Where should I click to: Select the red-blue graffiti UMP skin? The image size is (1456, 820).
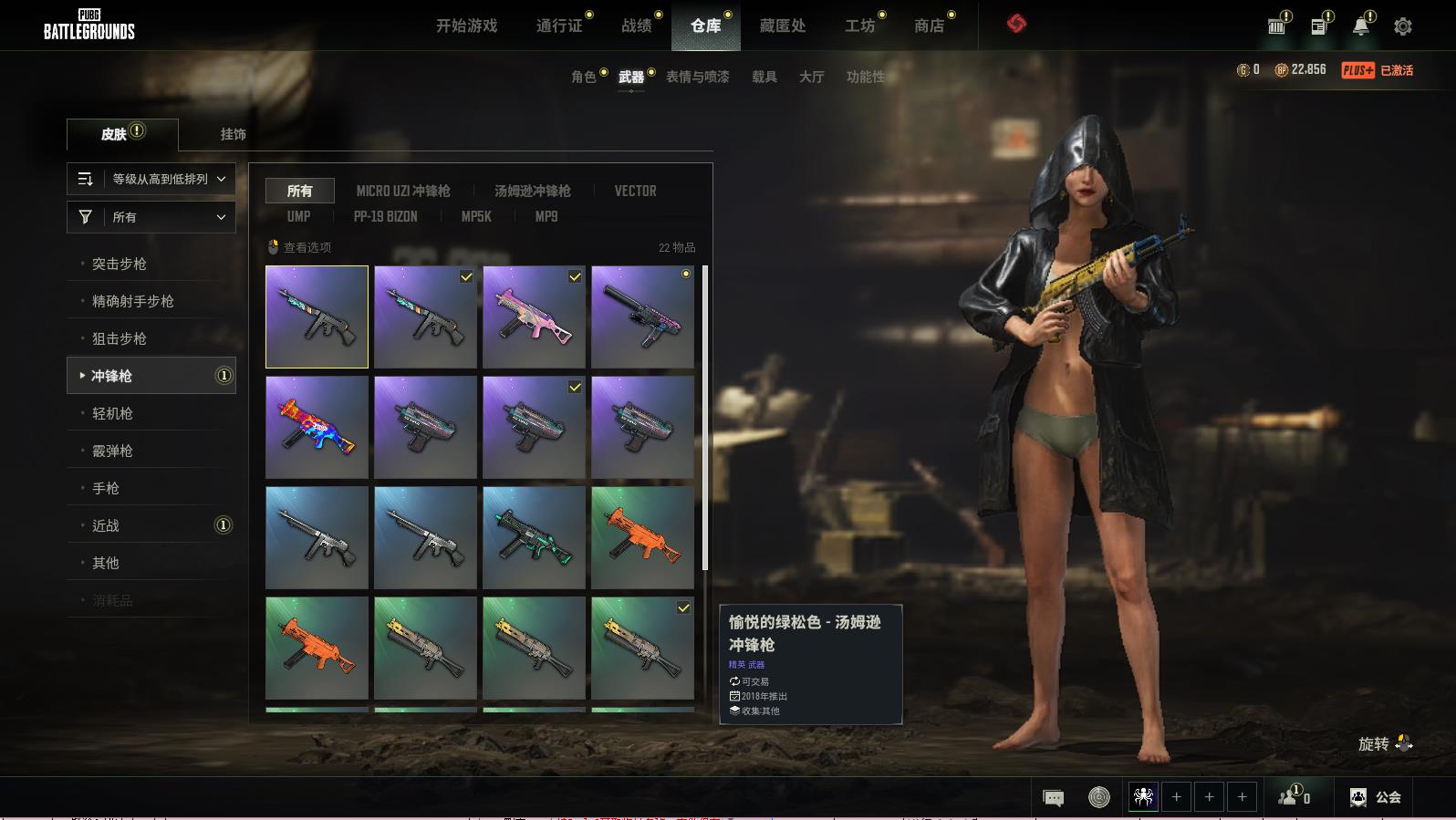317,427
